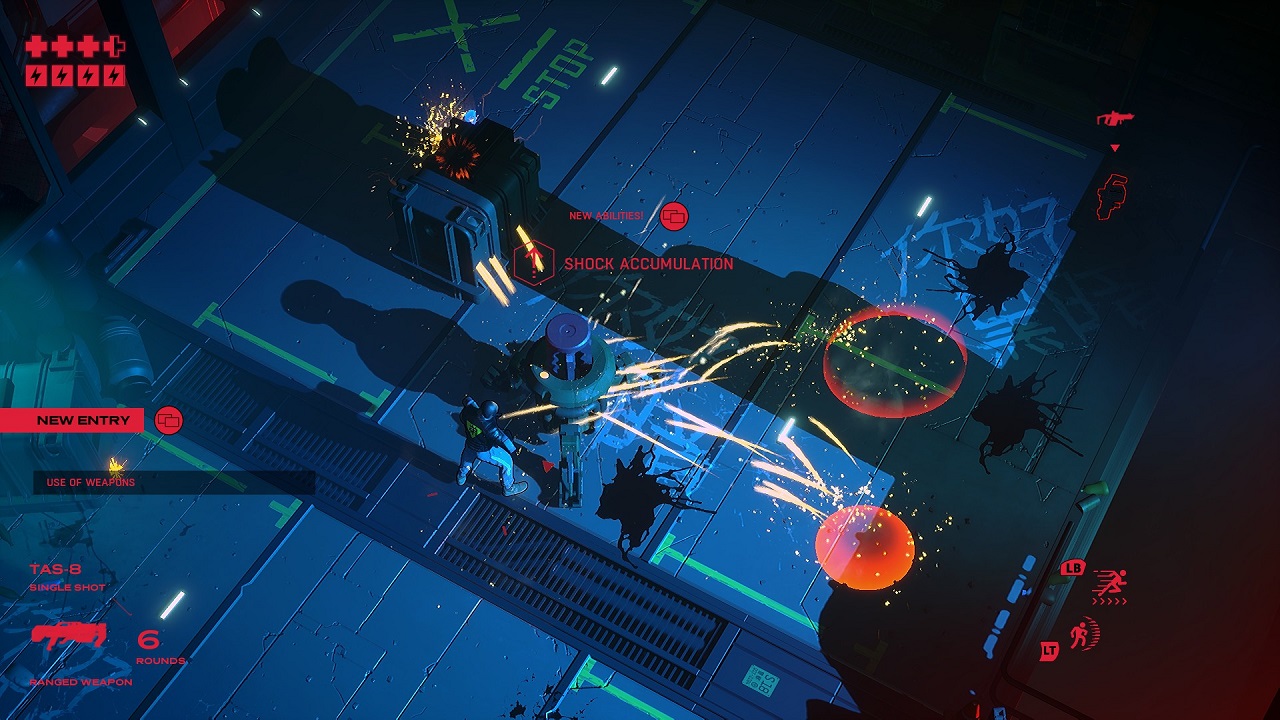The height and width of the screenshot is (720, 1280).
Task: Select the Shock Accumulation ability icon
Action: point(533,262)
